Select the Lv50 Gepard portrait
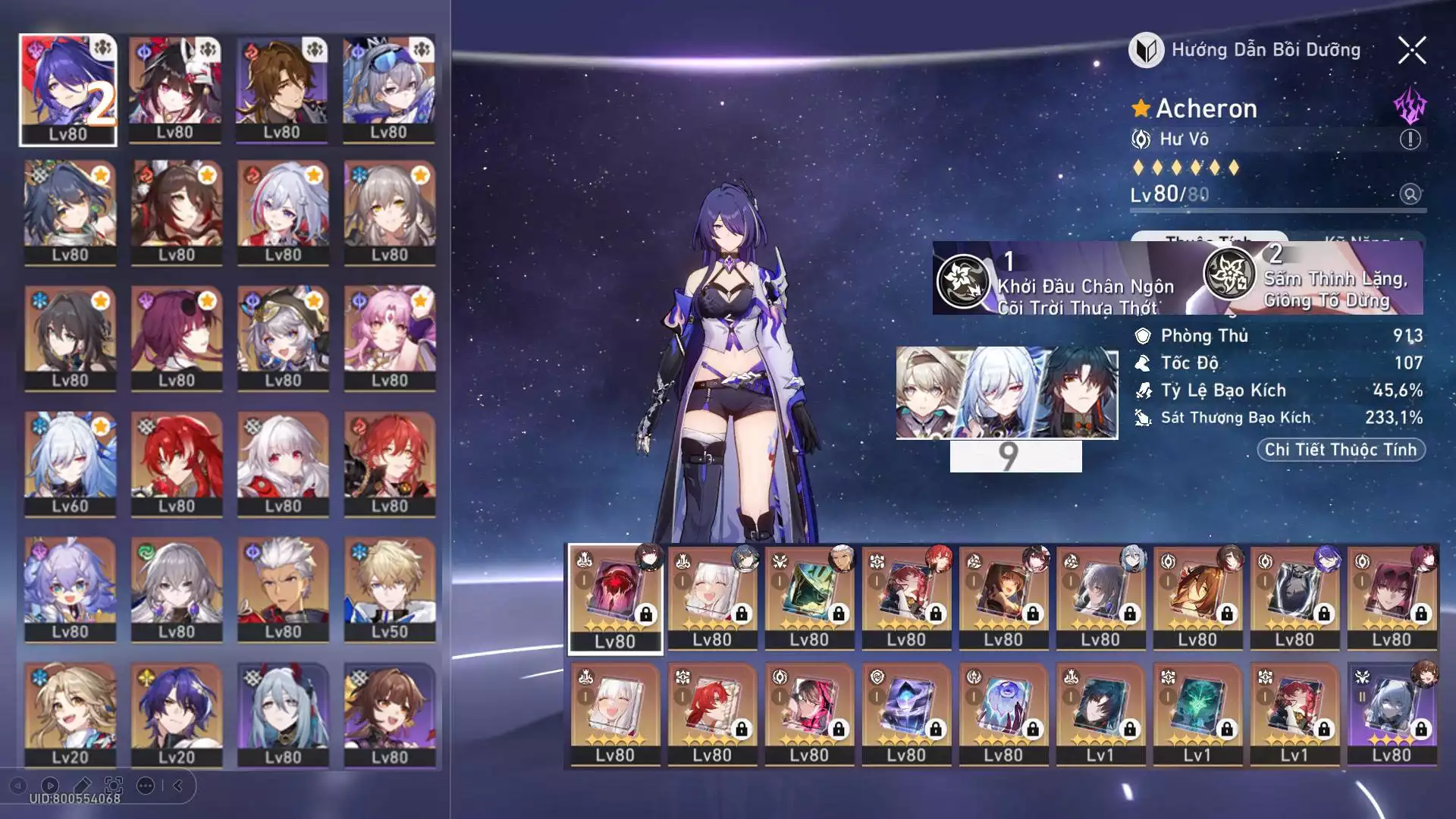This screenshot has width=1456, height=819. pyautogui.click(x=389, y=589)
